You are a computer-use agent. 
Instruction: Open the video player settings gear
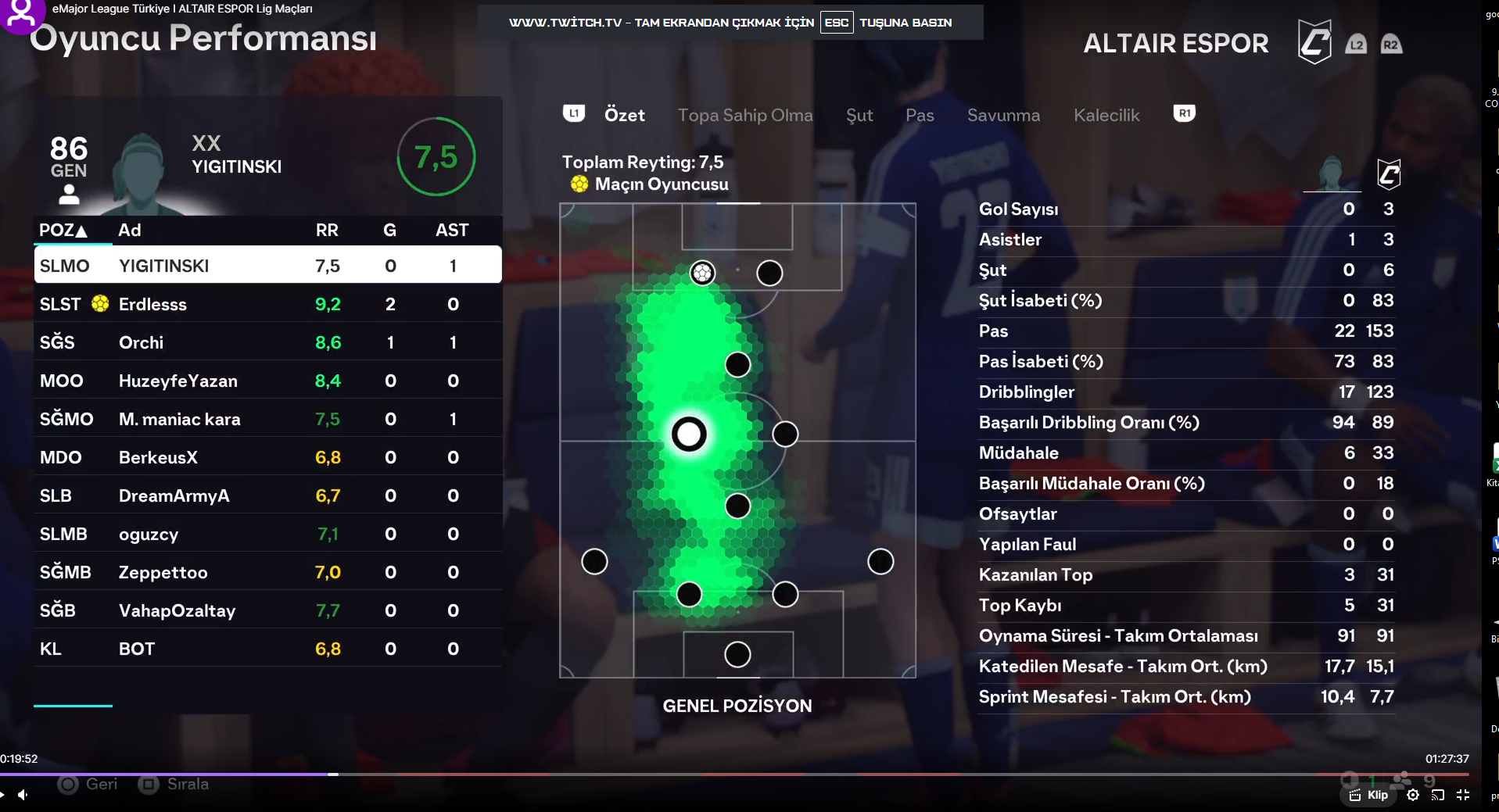1412,795
